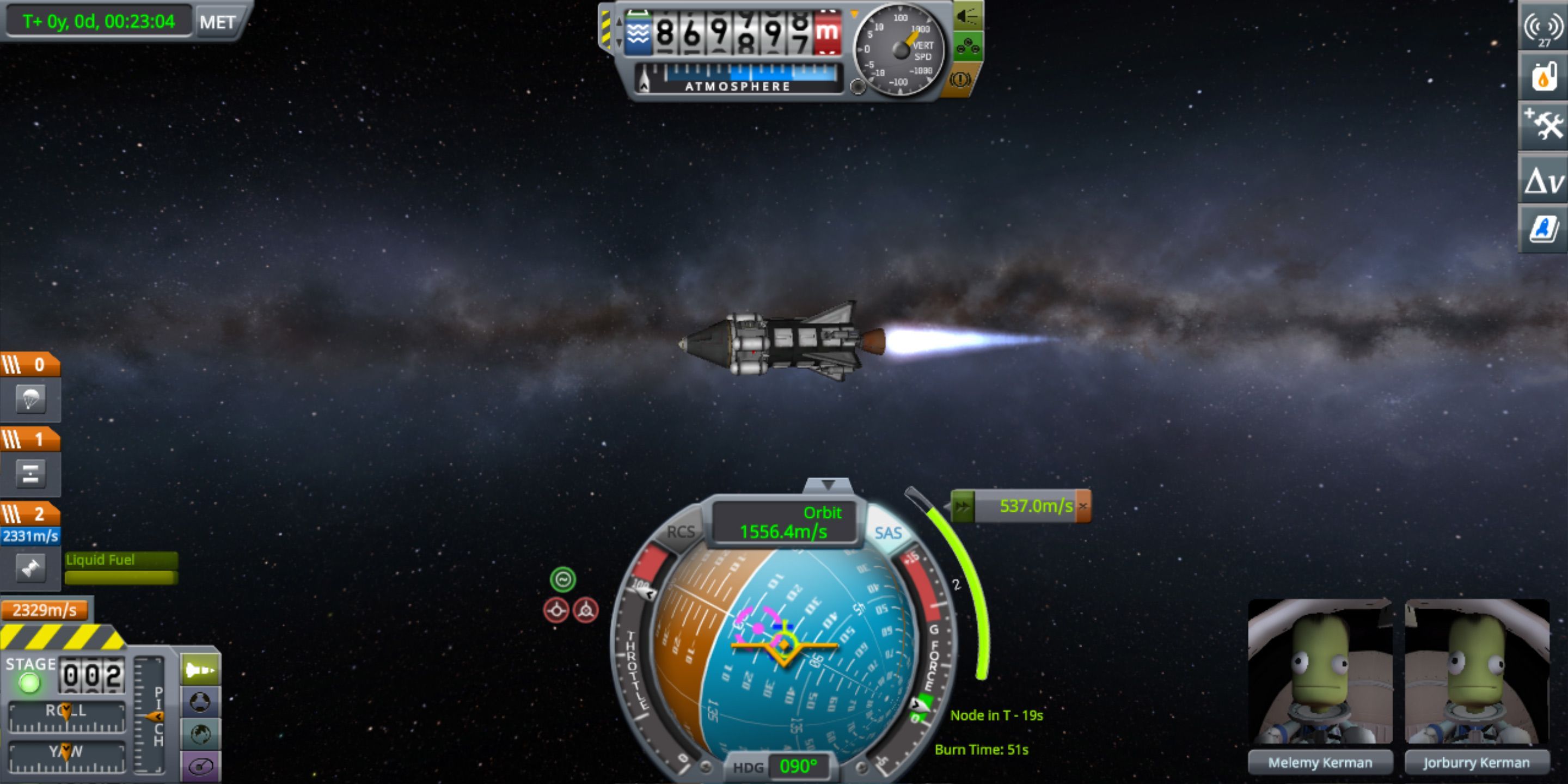The height and width of the screenshot is (784, 1568).
Task: Toggle the landing gear button
Action: coord(966,47)
